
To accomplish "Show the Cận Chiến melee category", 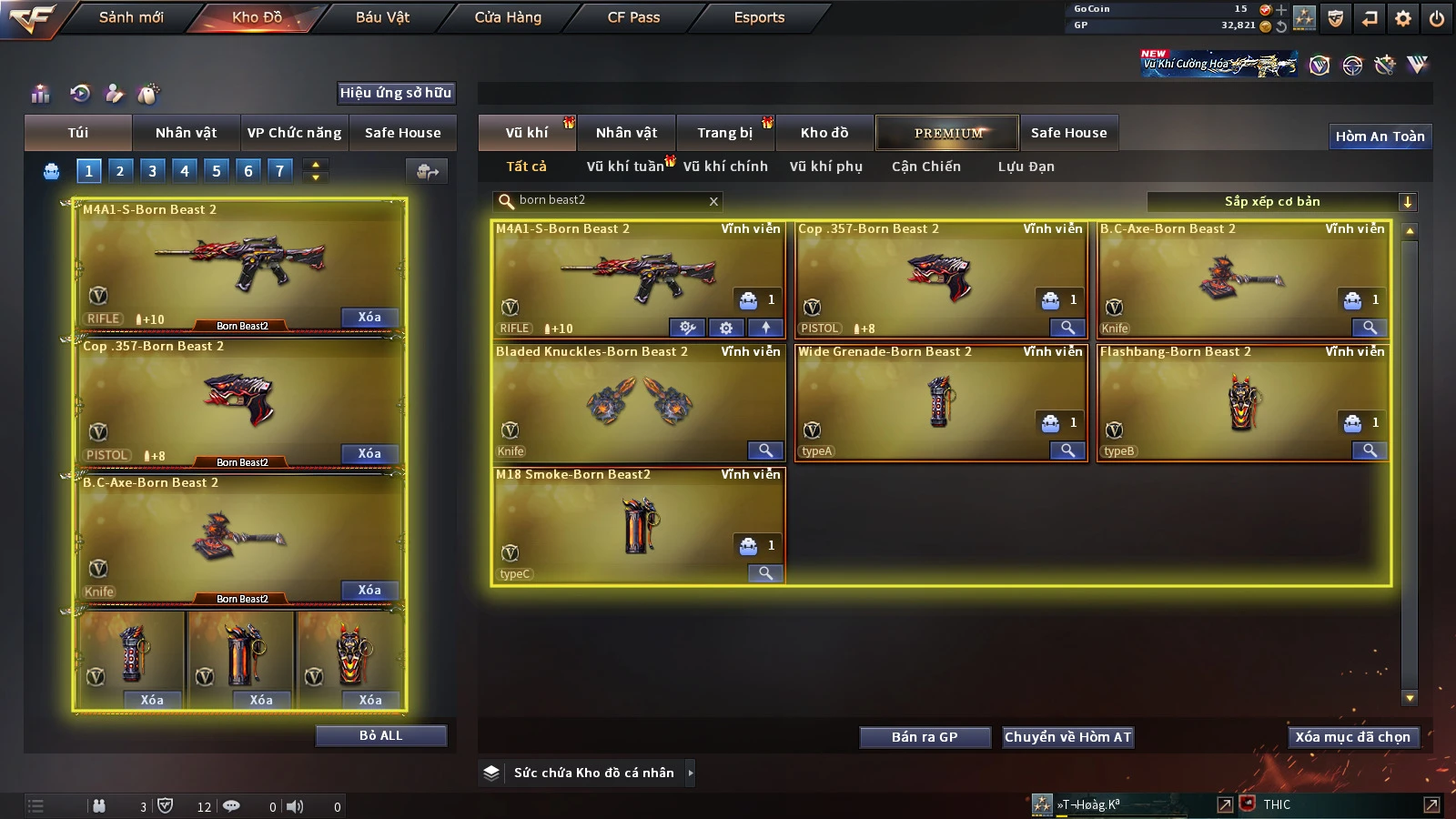I will [x=925, y=167].
